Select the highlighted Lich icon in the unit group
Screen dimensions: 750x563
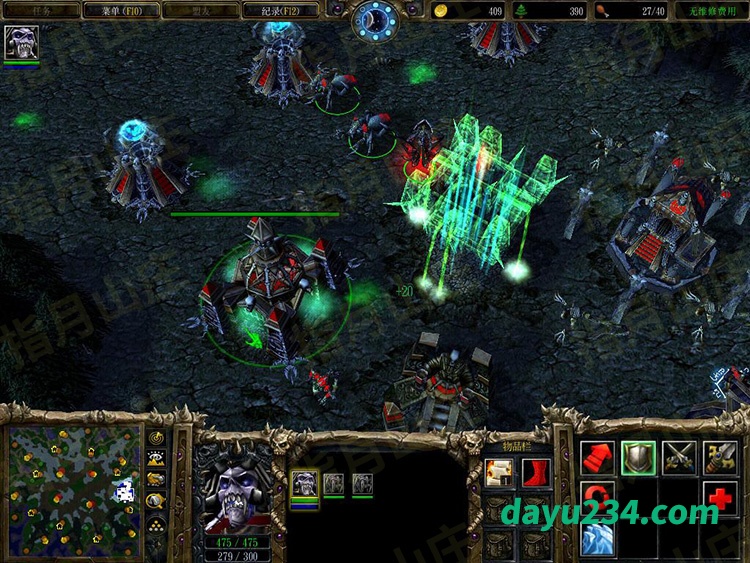[x=305, y=485]
